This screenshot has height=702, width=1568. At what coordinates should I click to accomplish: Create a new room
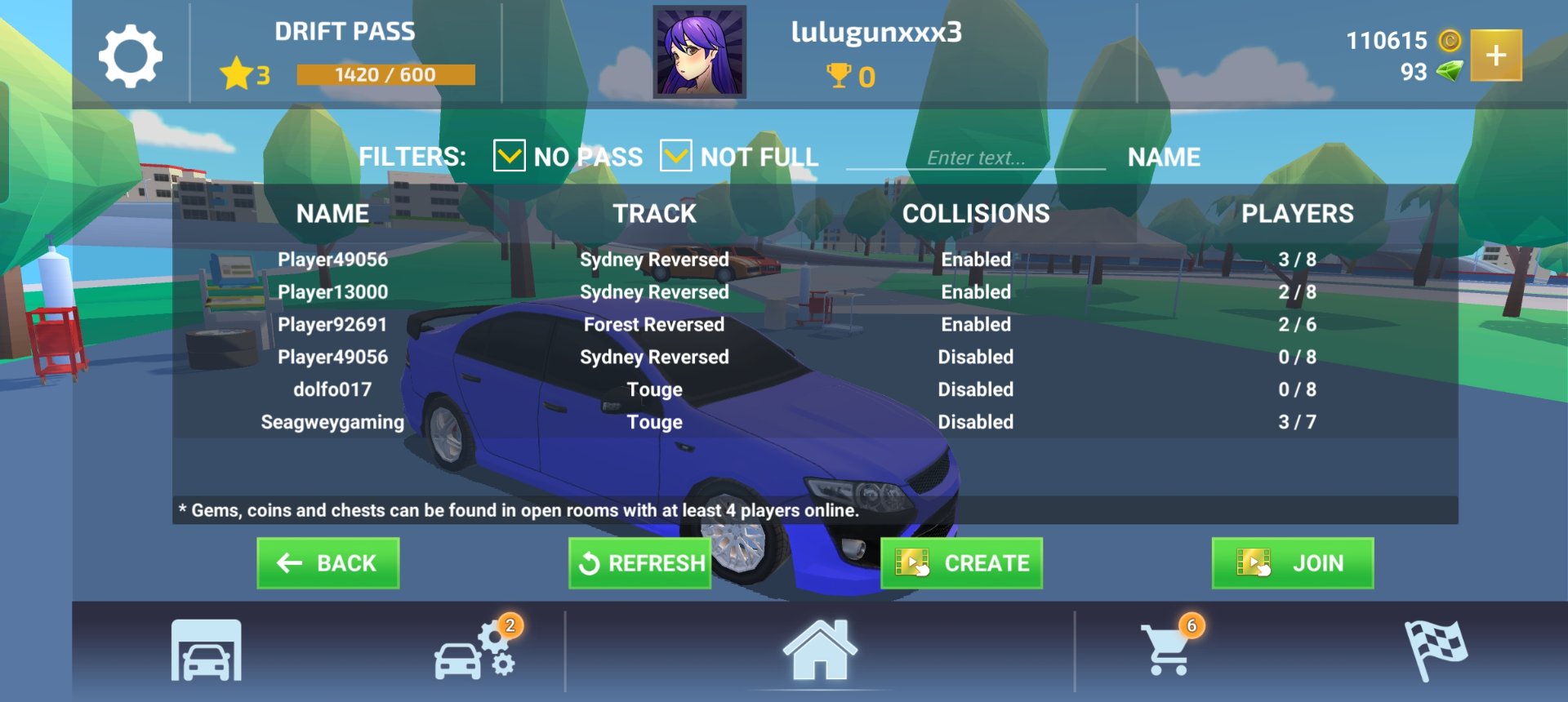961,563
